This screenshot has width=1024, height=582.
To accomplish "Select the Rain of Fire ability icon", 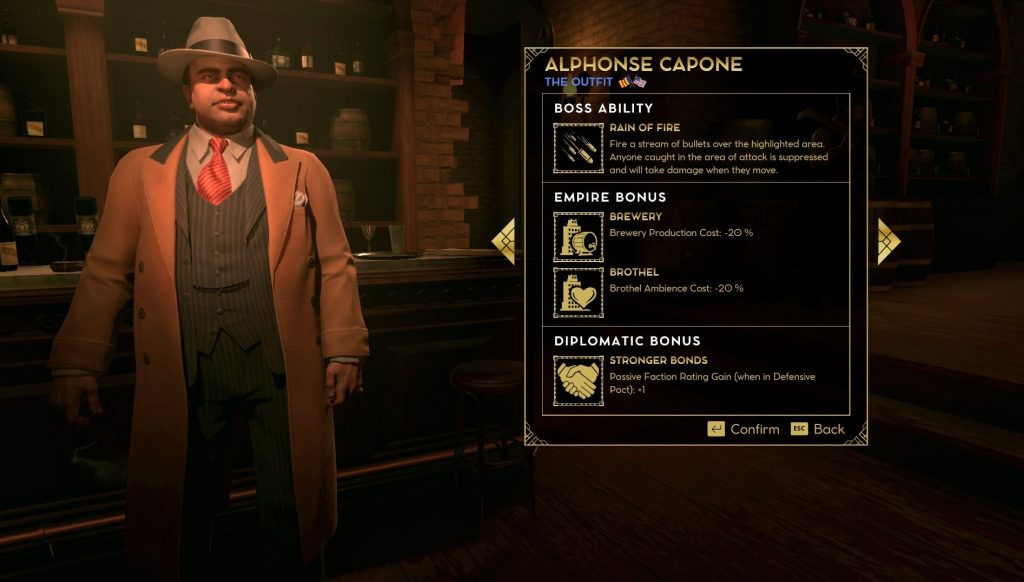I will click(578, 148).
